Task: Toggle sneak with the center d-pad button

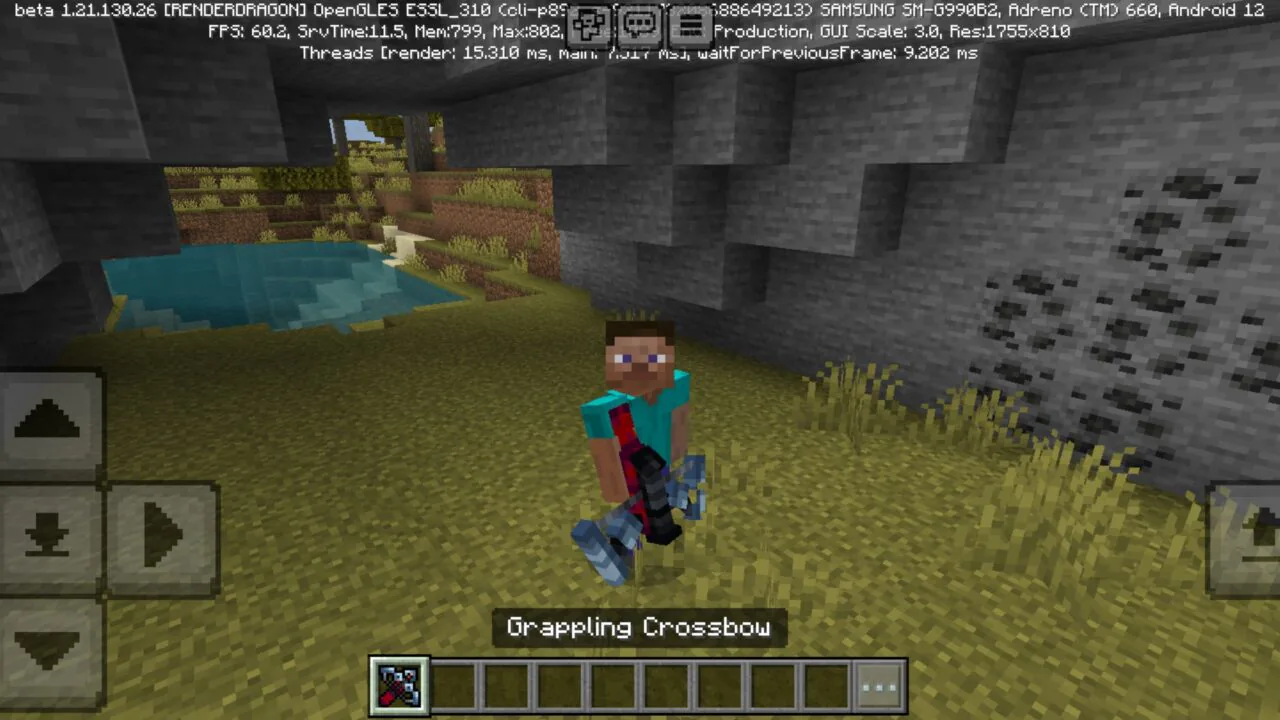Action: [47, 535]
